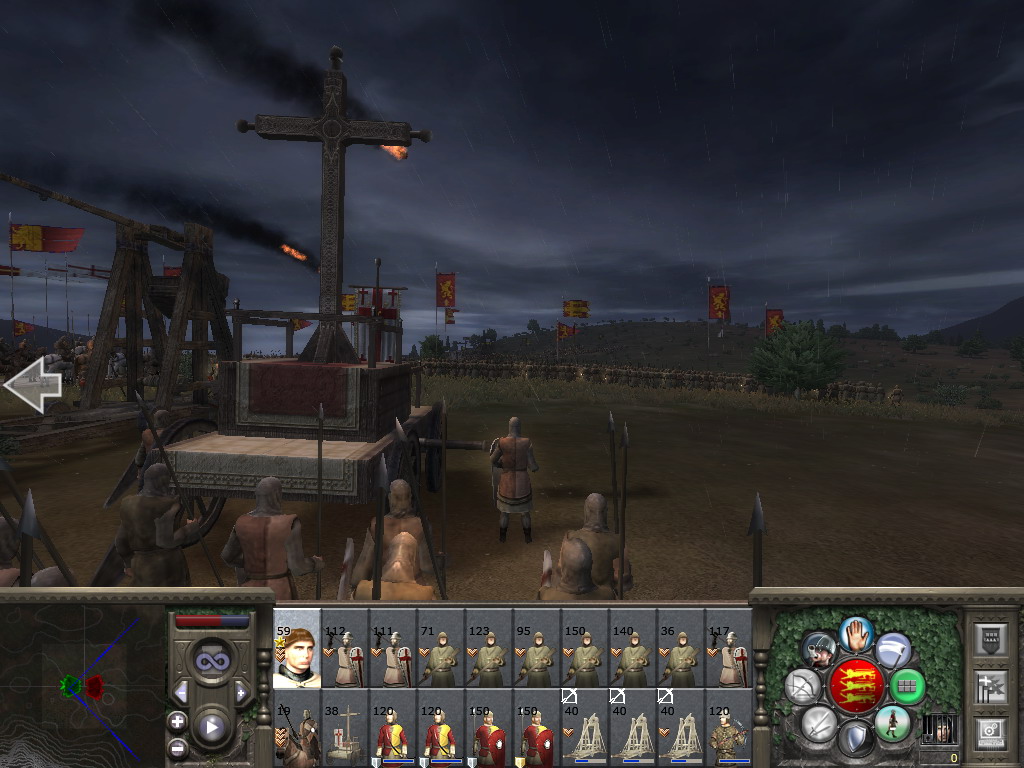Toggle the run or walk button
Screen dimensions: 1024x768
(x=892, y=723)
